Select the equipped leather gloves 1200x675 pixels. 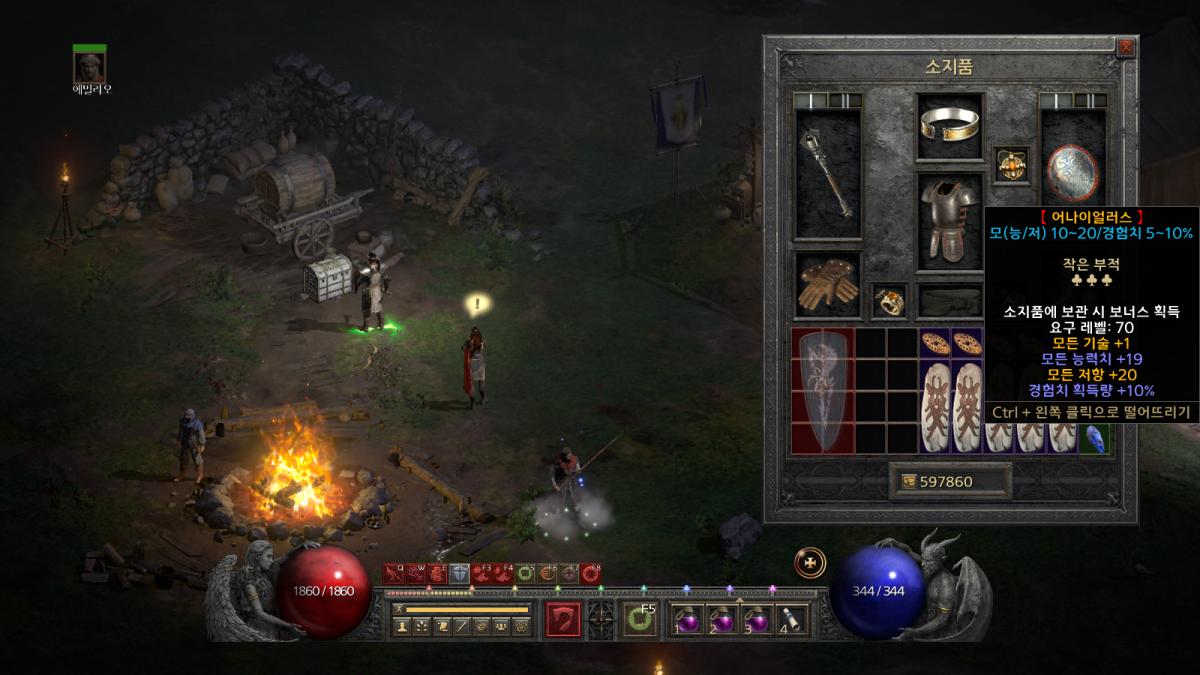[827, 284]
